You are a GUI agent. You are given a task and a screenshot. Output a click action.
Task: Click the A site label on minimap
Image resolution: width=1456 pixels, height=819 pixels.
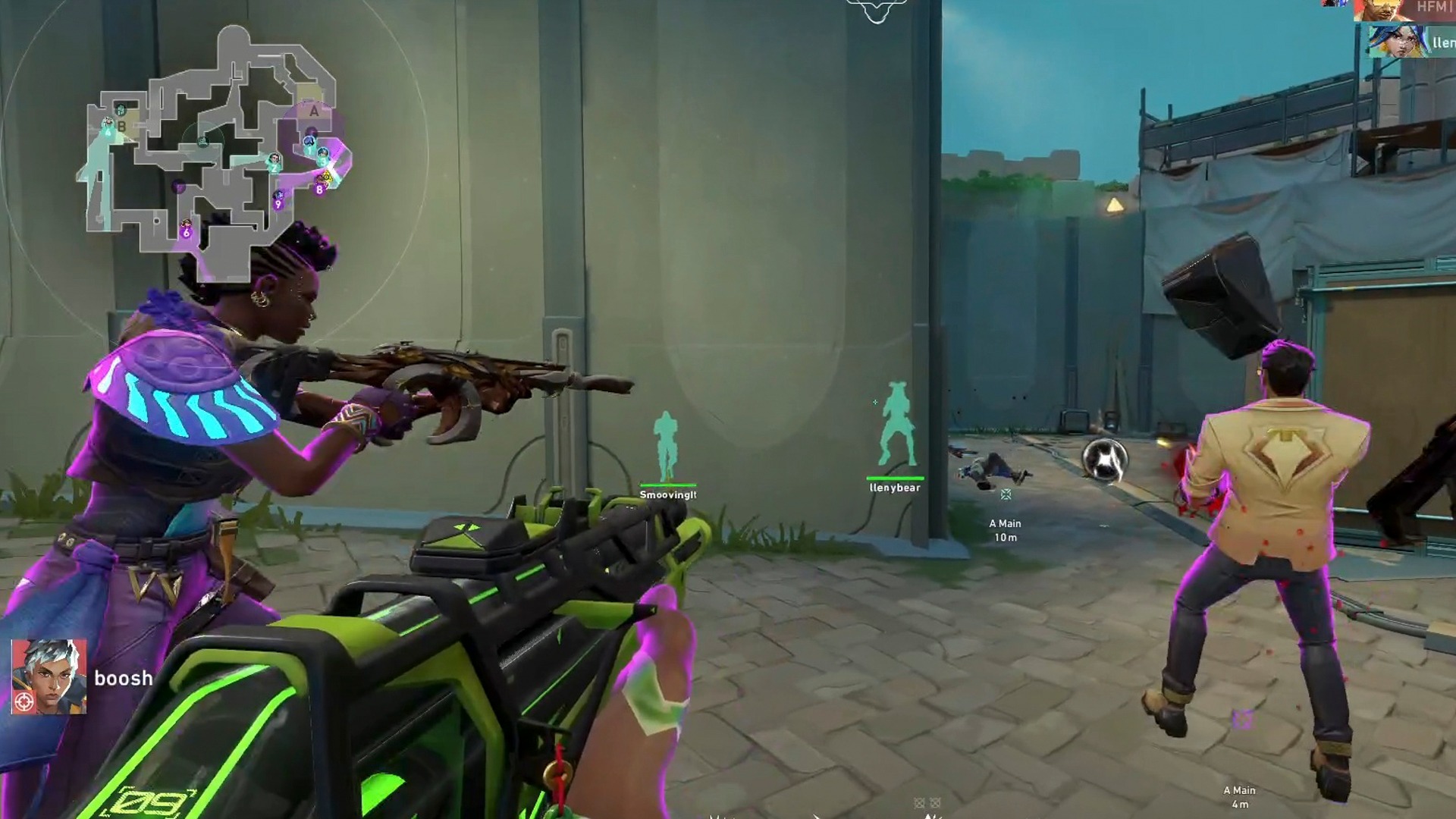(313, 111)
